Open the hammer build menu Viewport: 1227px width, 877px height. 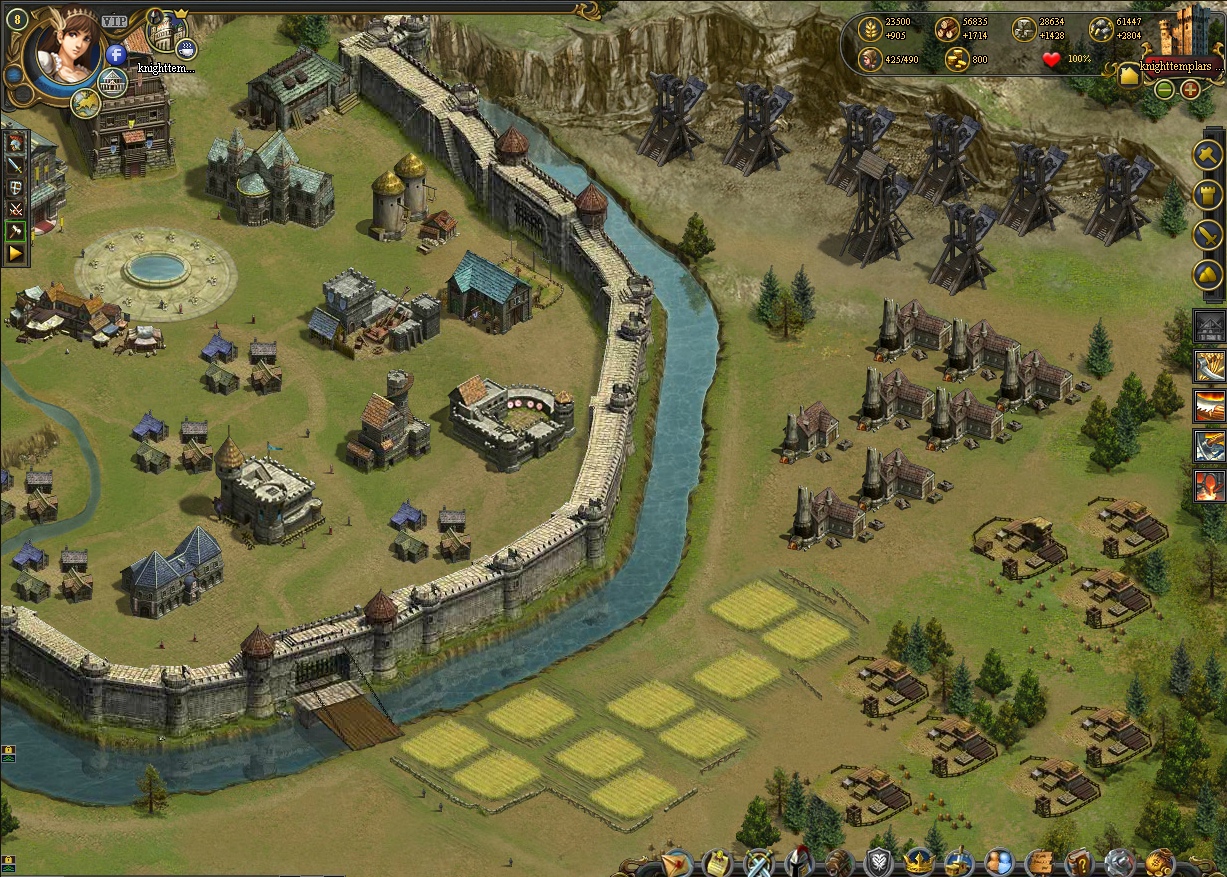coord(1208,155)
